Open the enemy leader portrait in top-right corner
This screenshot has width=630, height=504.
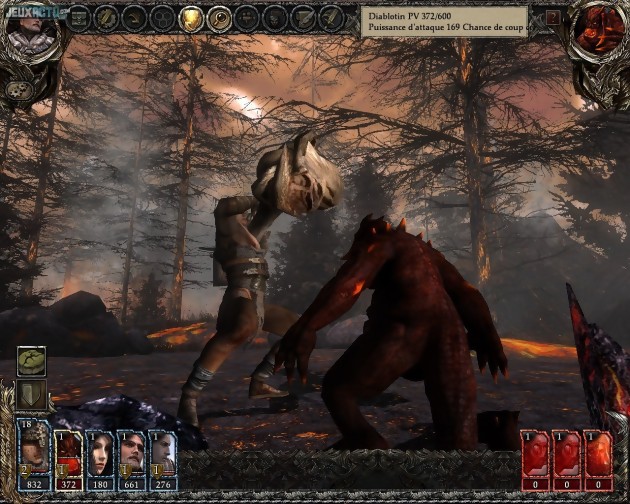600,27
